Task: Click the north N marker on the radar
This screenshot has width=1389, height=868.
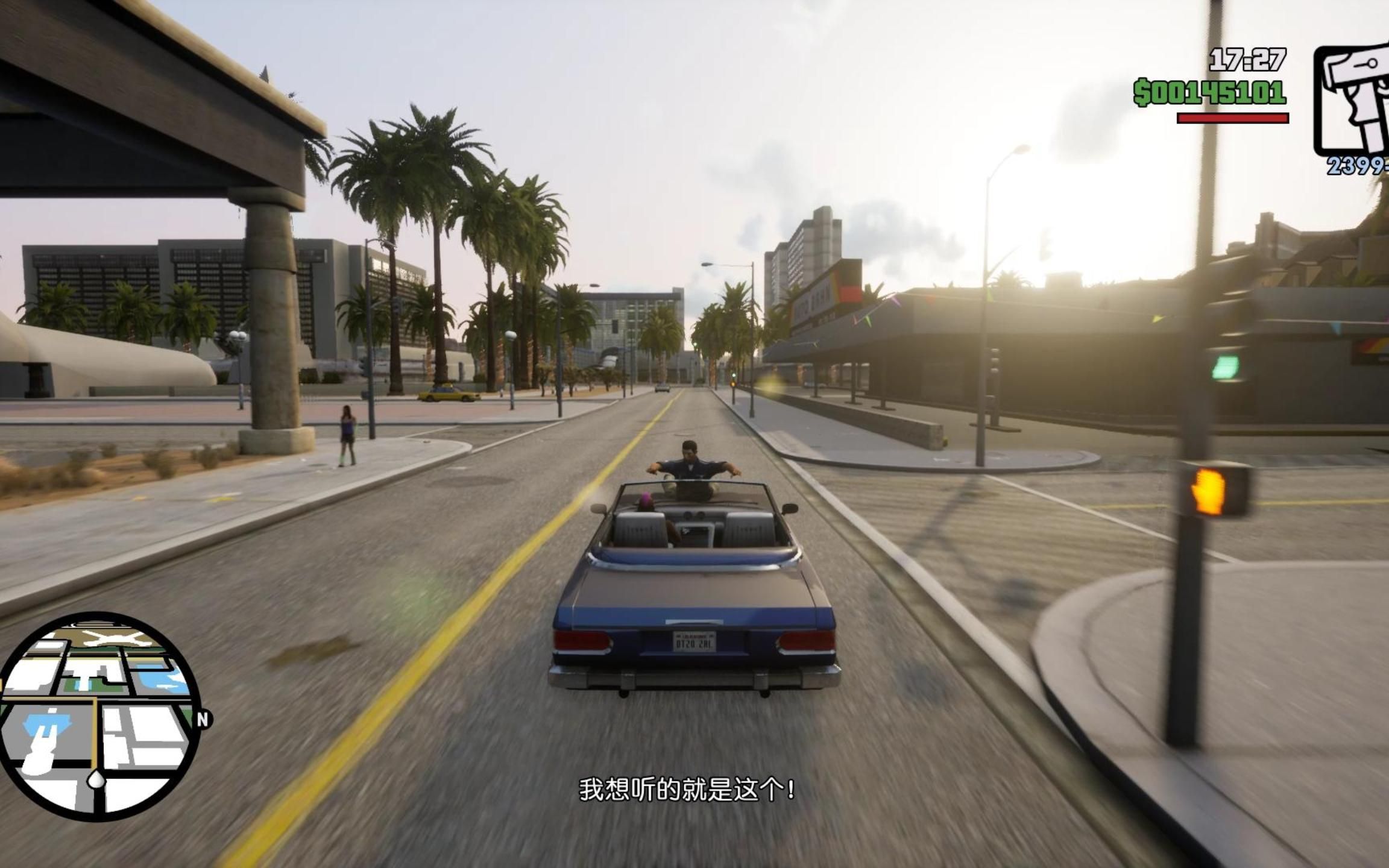Action: [203, 719]
